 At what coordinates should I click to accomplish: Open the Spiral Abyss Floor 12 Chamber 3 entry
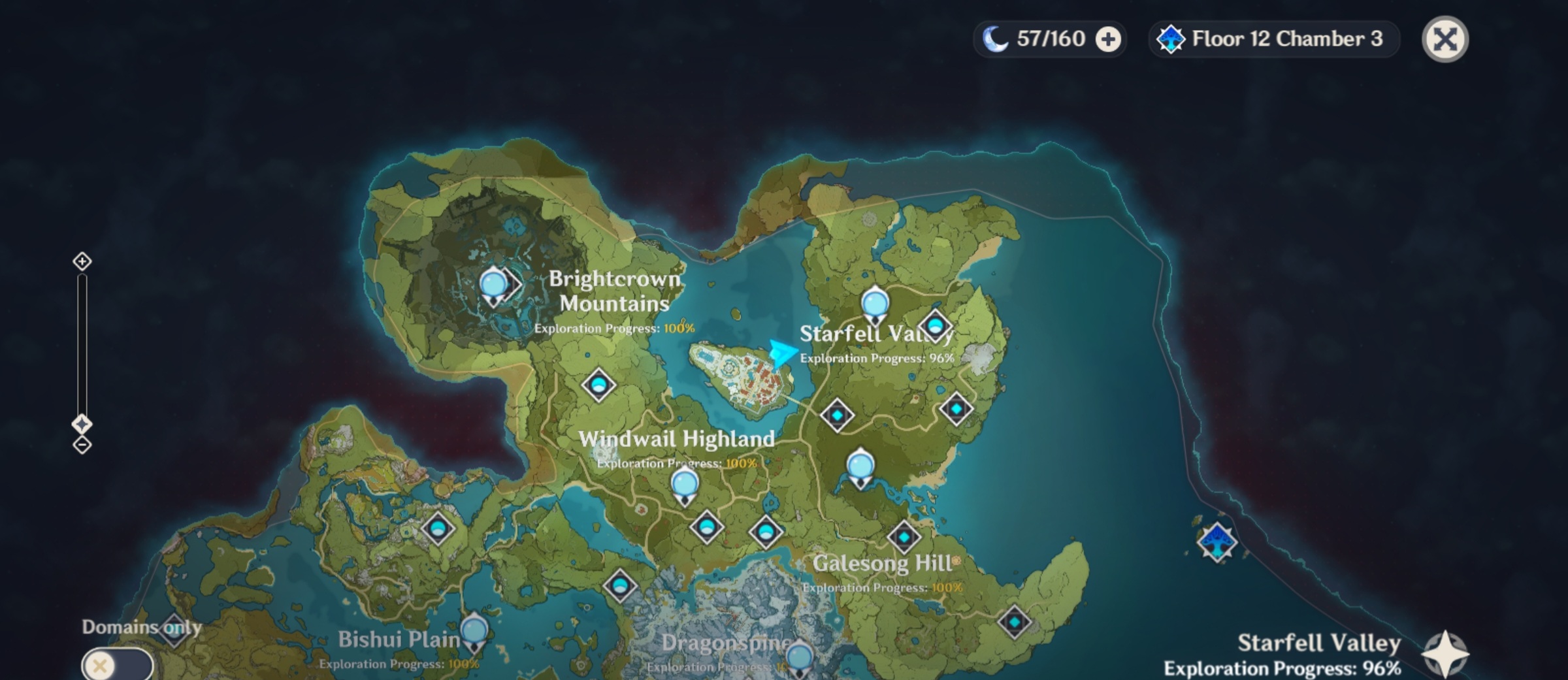pos(1274,39)
